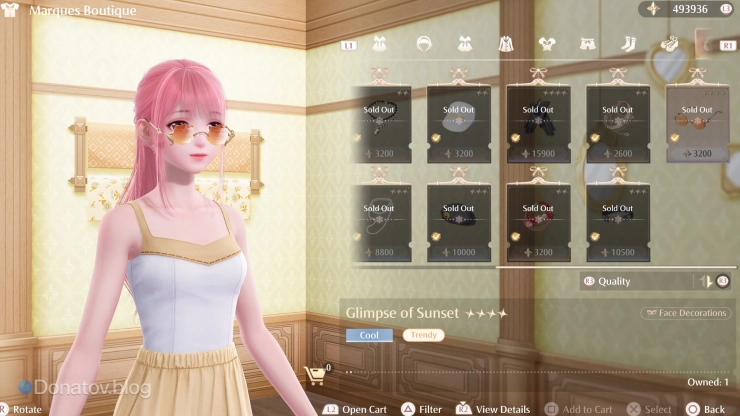740x416 pixels.
Task: Click the Trendy style tag
Action: pos(423,335)
